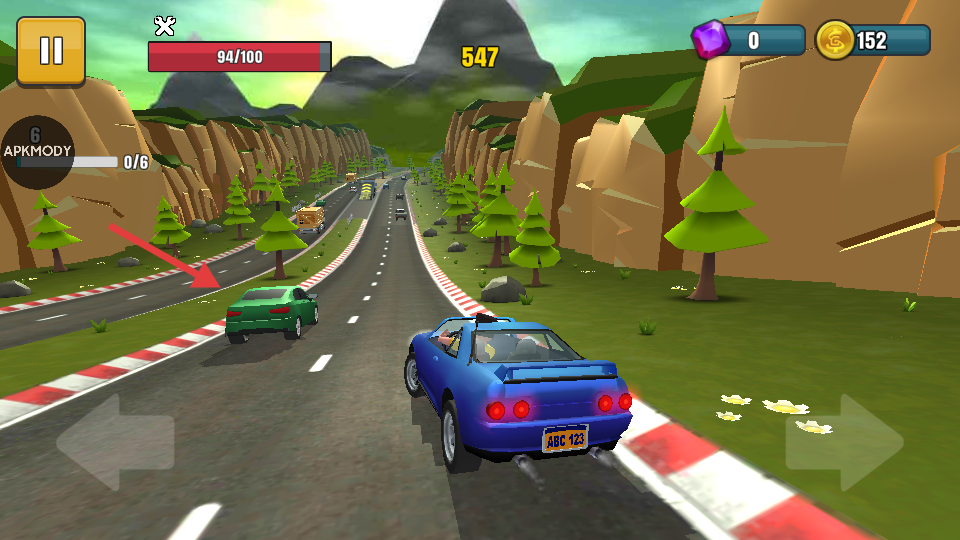Steer right with the right arrow
960x540 pixels.
click(x=844, y=442)
